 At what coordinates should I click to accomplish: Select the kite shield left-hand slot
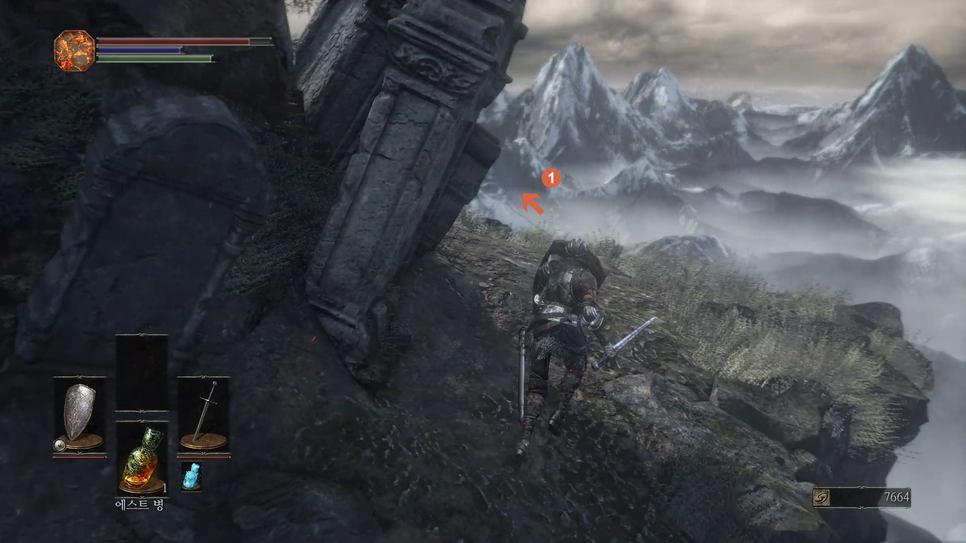[x=79, y=415]
